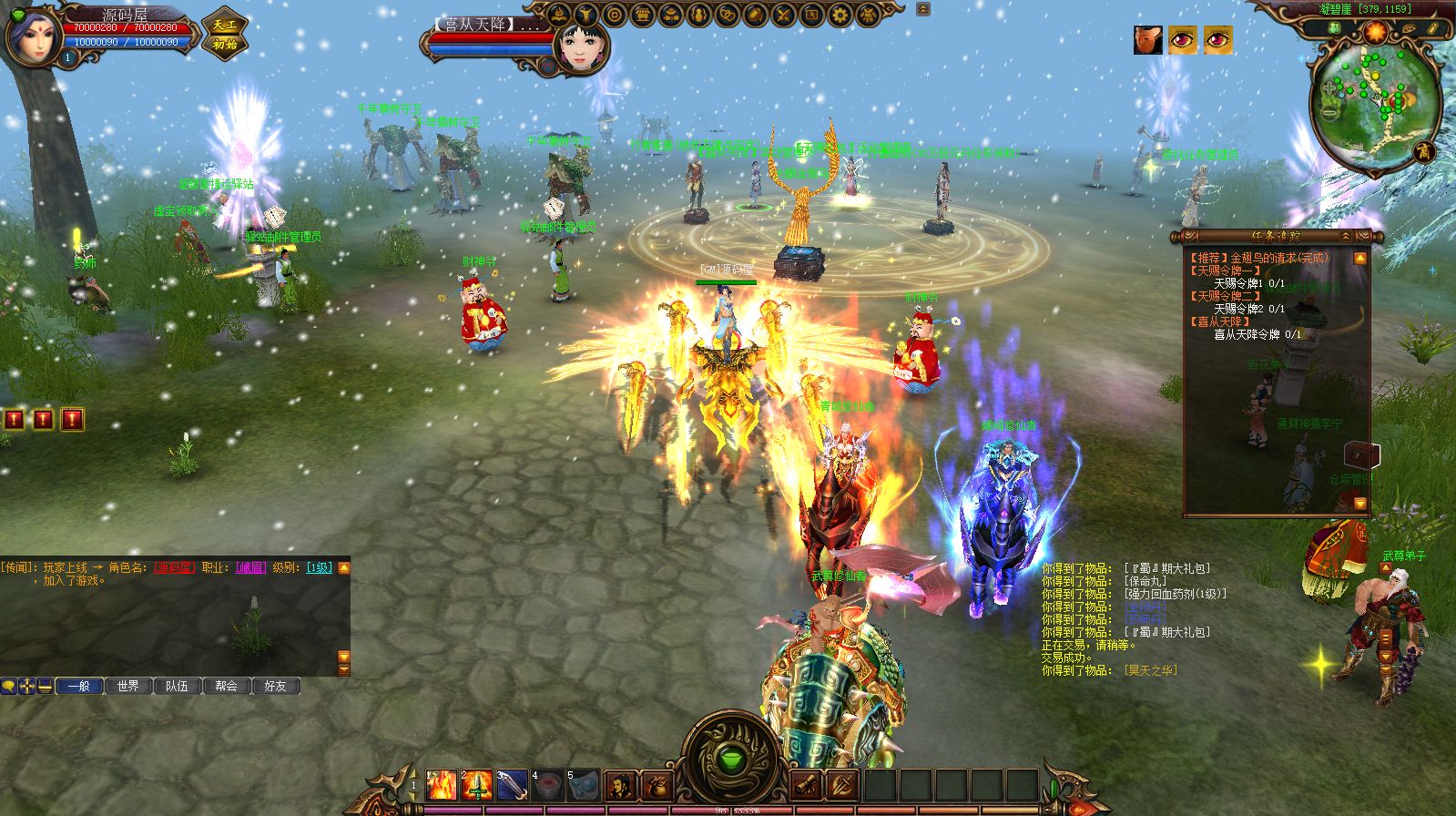Switch chat to the 世界 channel tab
Viewport: 1456px width, 816px height.
click(x=128, y=686)
